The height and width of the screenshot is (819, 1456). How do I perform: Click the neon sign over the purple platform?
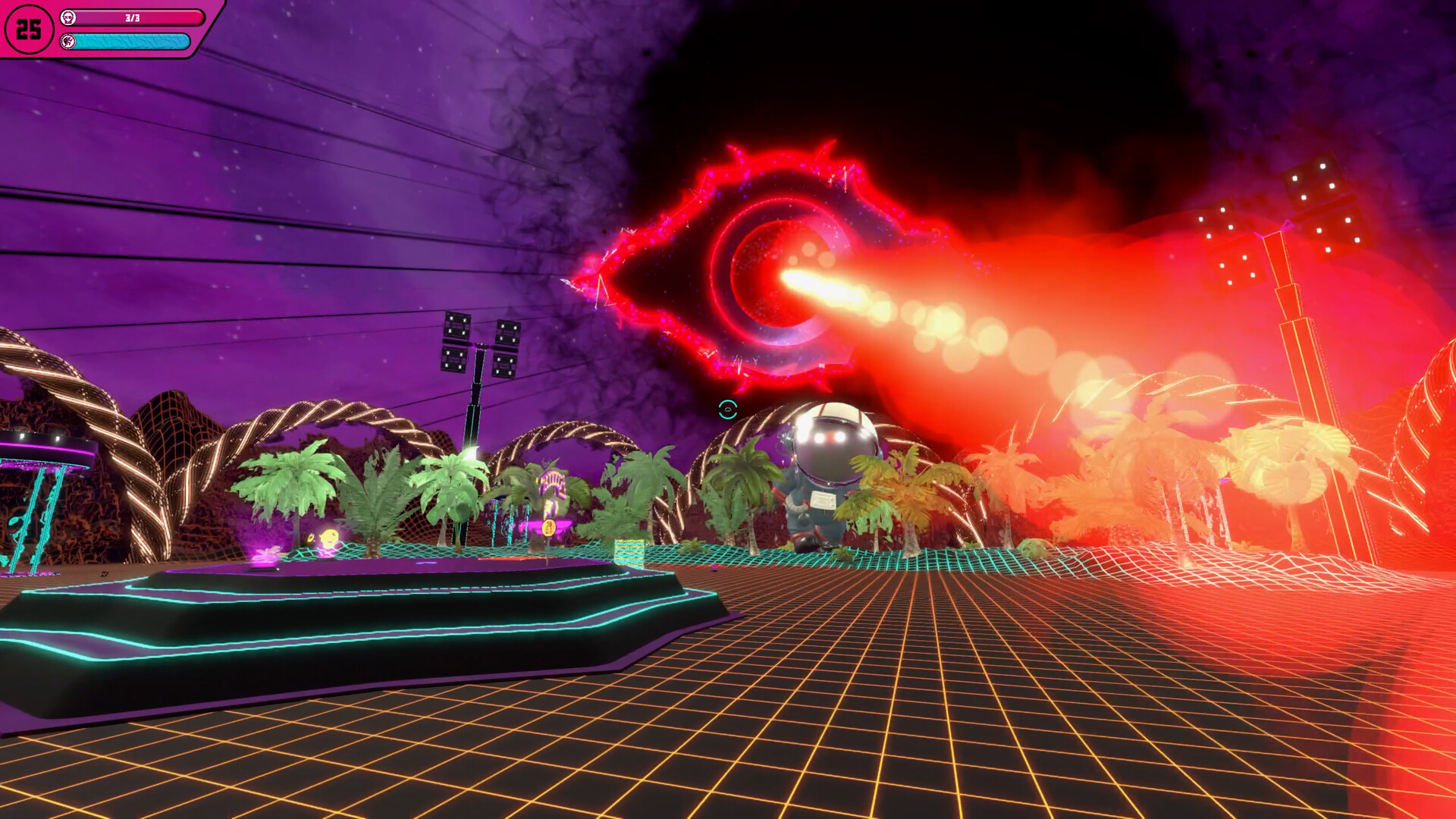click(x=553, y=479)
